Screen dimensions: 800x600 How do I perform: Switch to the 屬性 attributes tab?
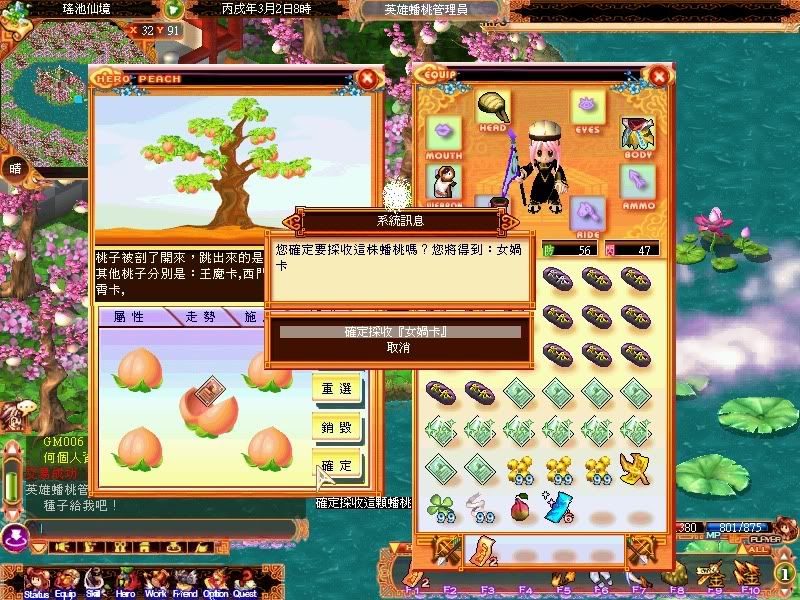[x=135, y=317]
